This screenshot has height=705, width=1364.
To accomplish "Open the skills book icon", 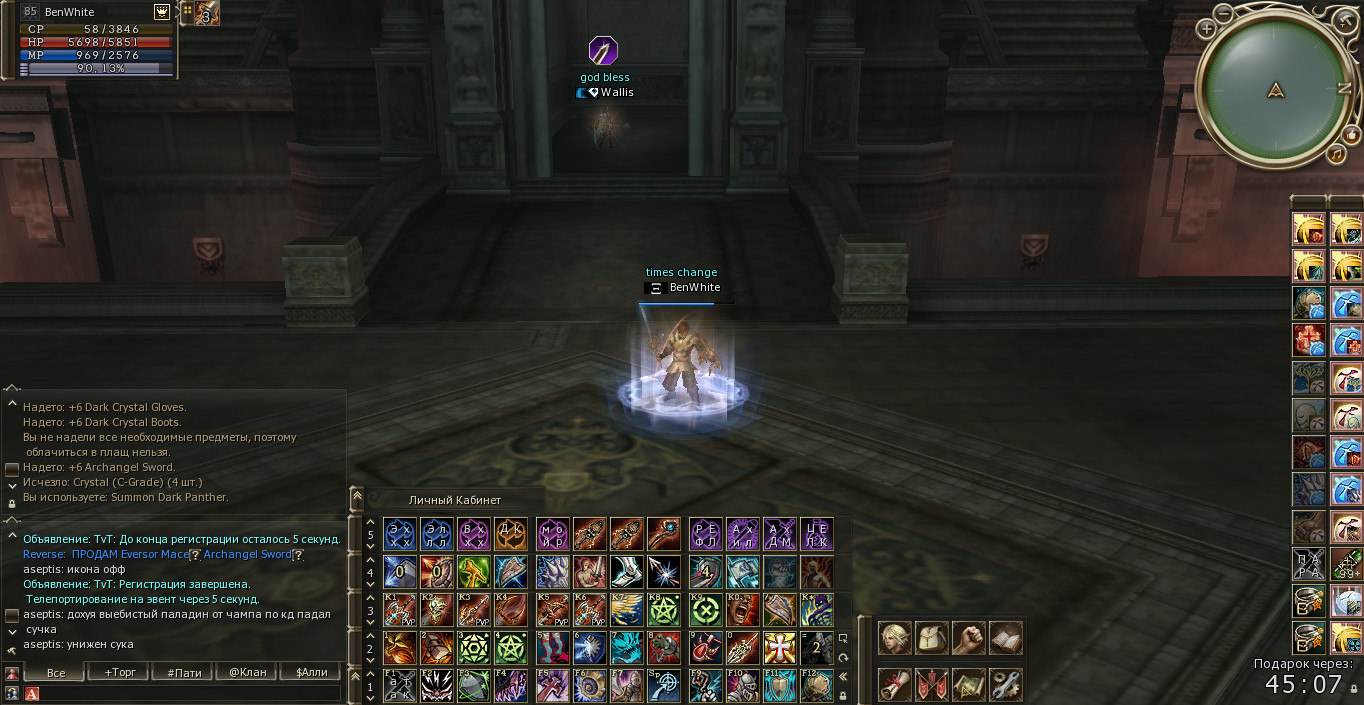I will 1005,638.
